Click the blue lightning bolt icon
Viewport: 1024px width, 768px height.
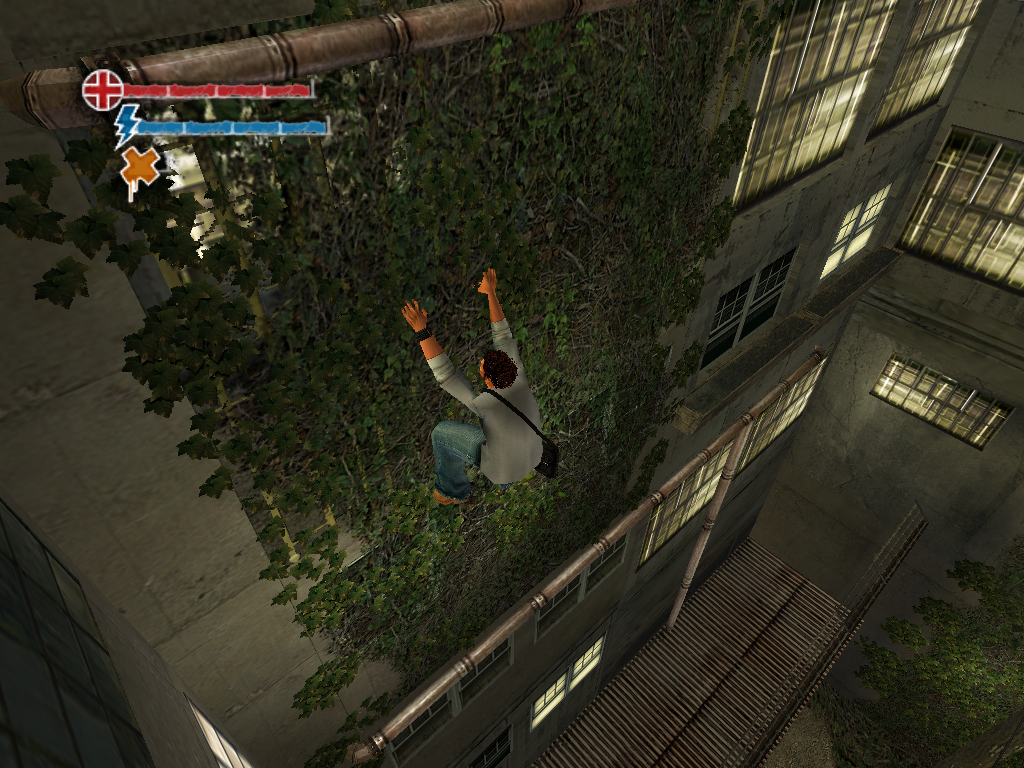[x=127, y=126]
